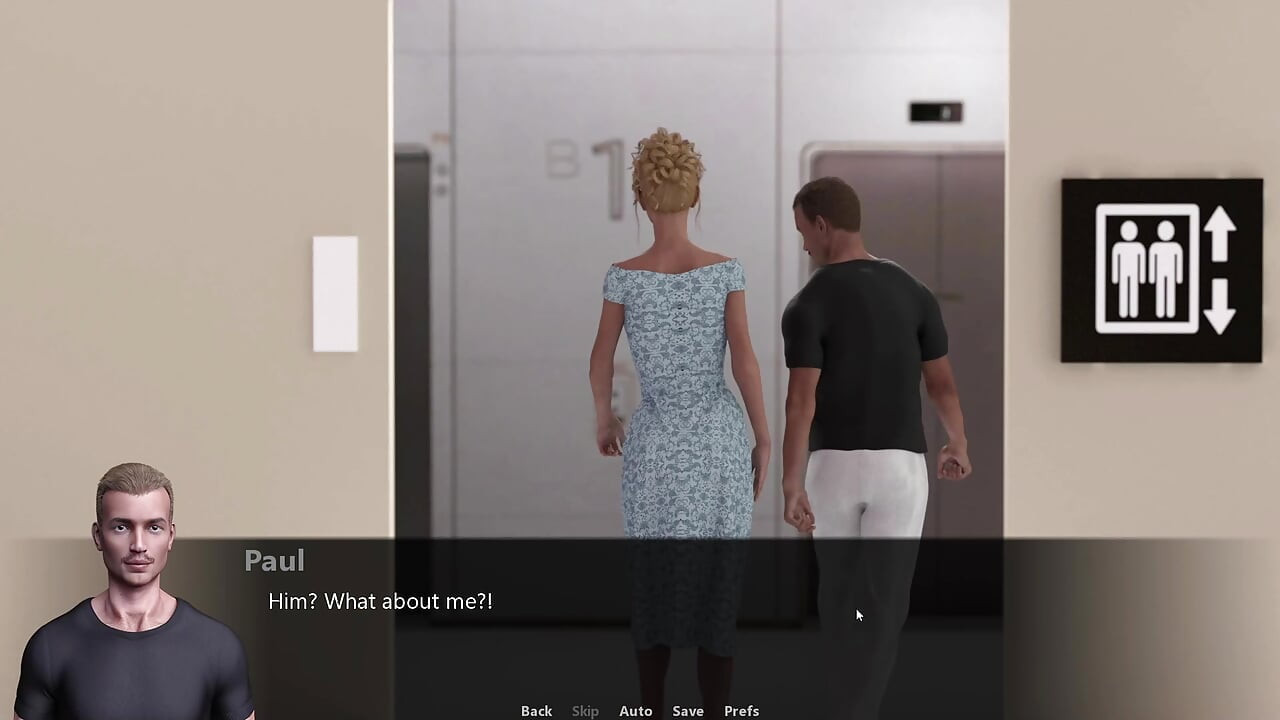Toggle Skip mode in the quick menu
The image size is (1280, 720).
[x=585, y=710]
